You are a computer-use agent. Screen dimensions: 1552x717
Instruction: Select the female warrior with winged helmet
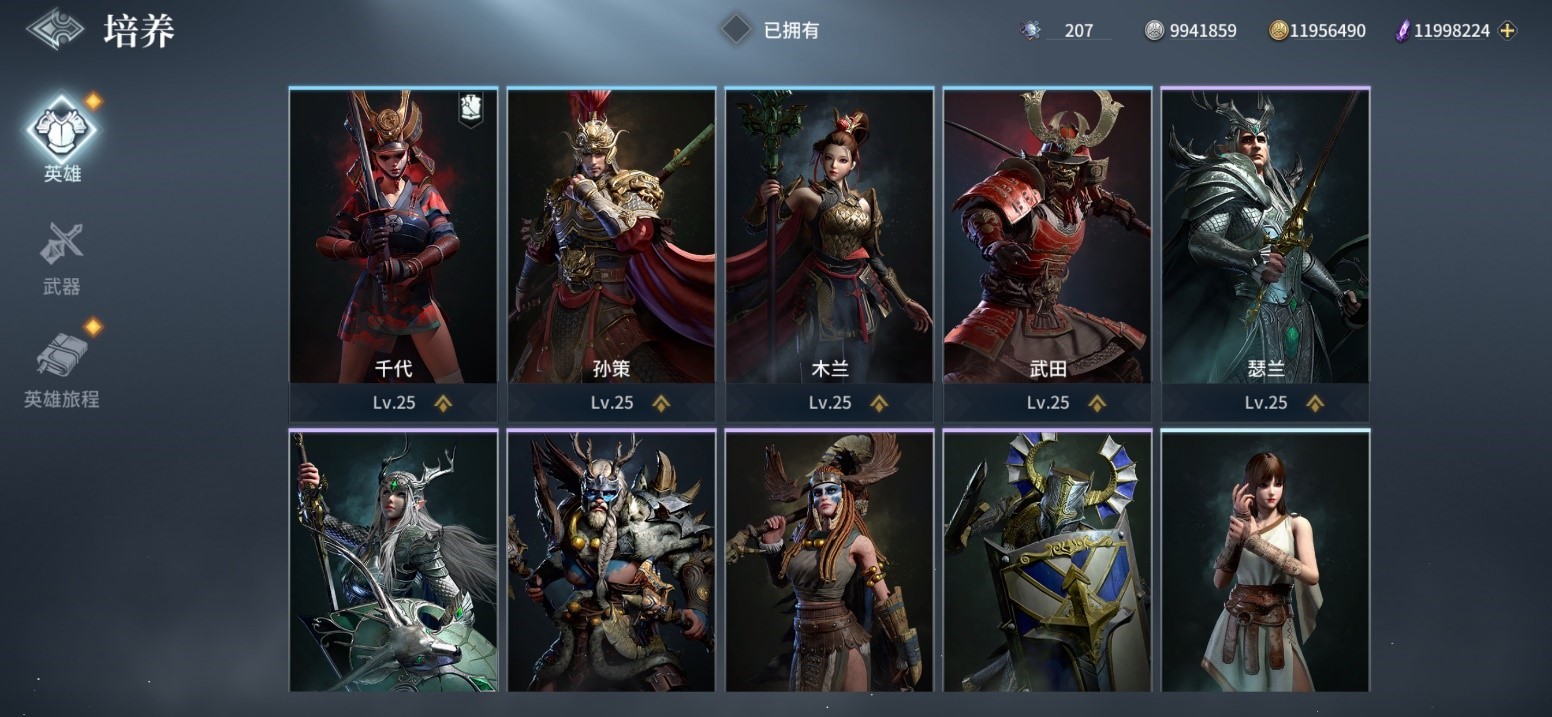[x=829, y=561]
